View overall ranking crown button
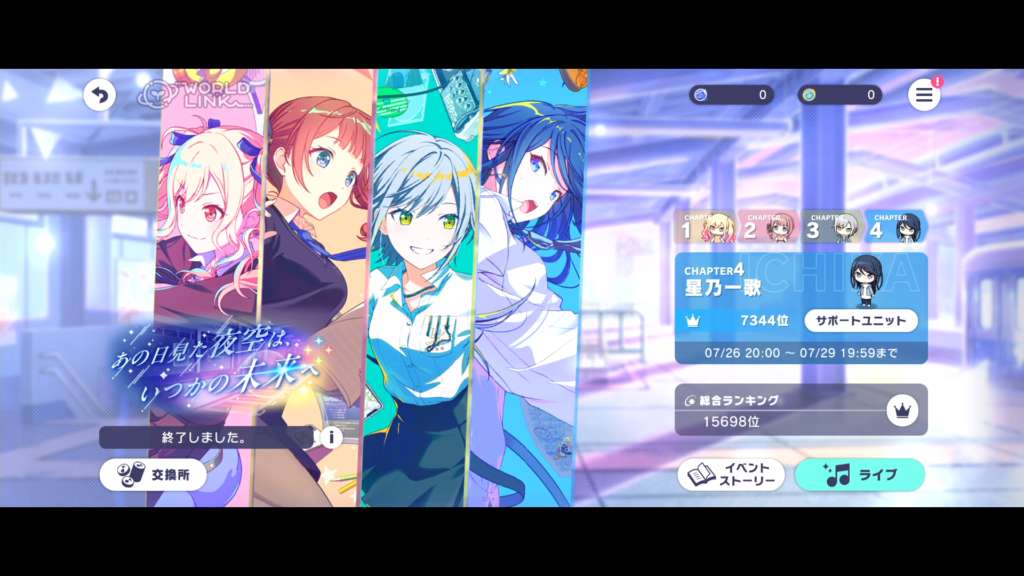Viewport: 1024px width, 576px height. click(901, 410)
